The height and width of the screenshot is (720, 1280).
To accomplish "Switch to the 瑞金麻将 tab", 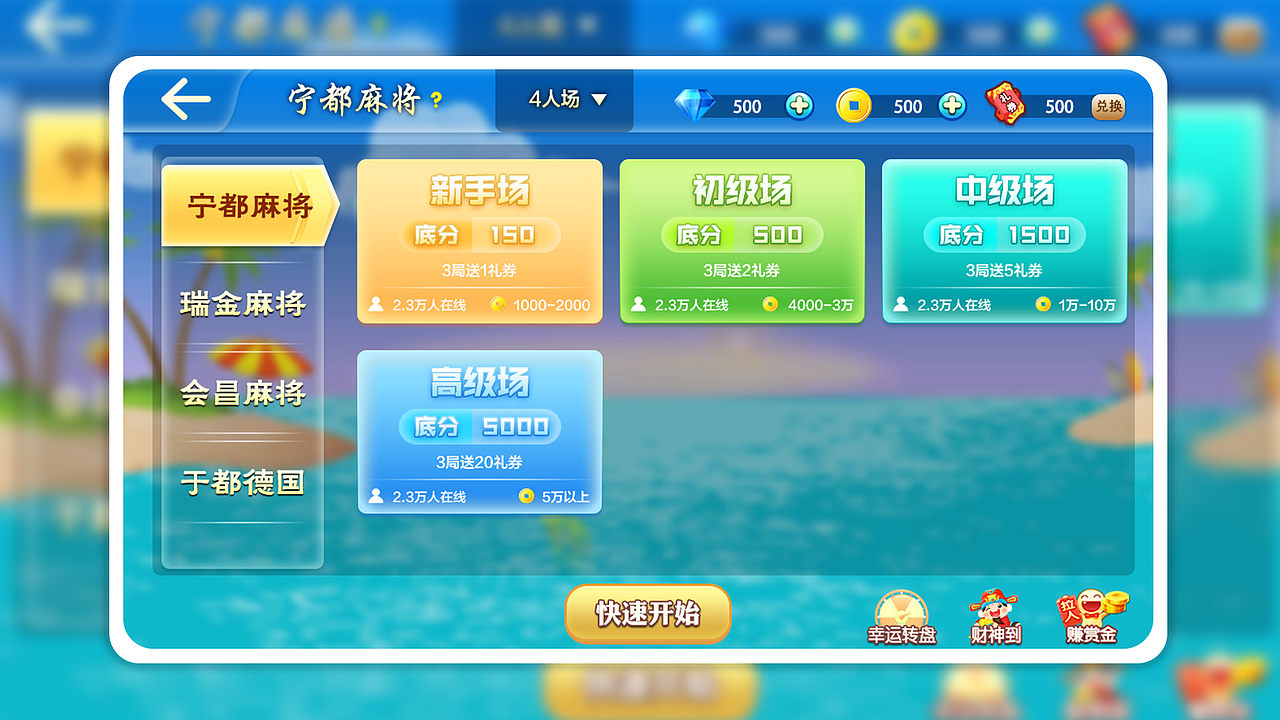I will (242, 302).
